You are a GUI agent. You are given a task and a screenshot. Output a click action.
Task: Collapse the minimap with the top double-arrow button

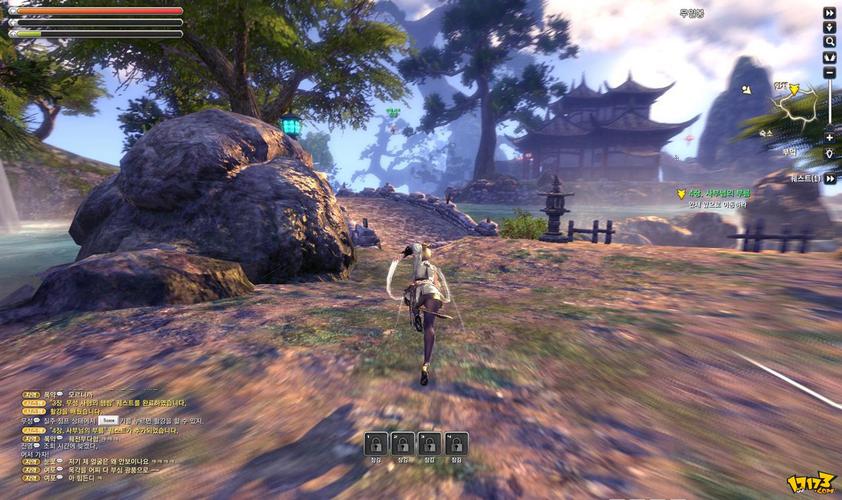[829, 13]
